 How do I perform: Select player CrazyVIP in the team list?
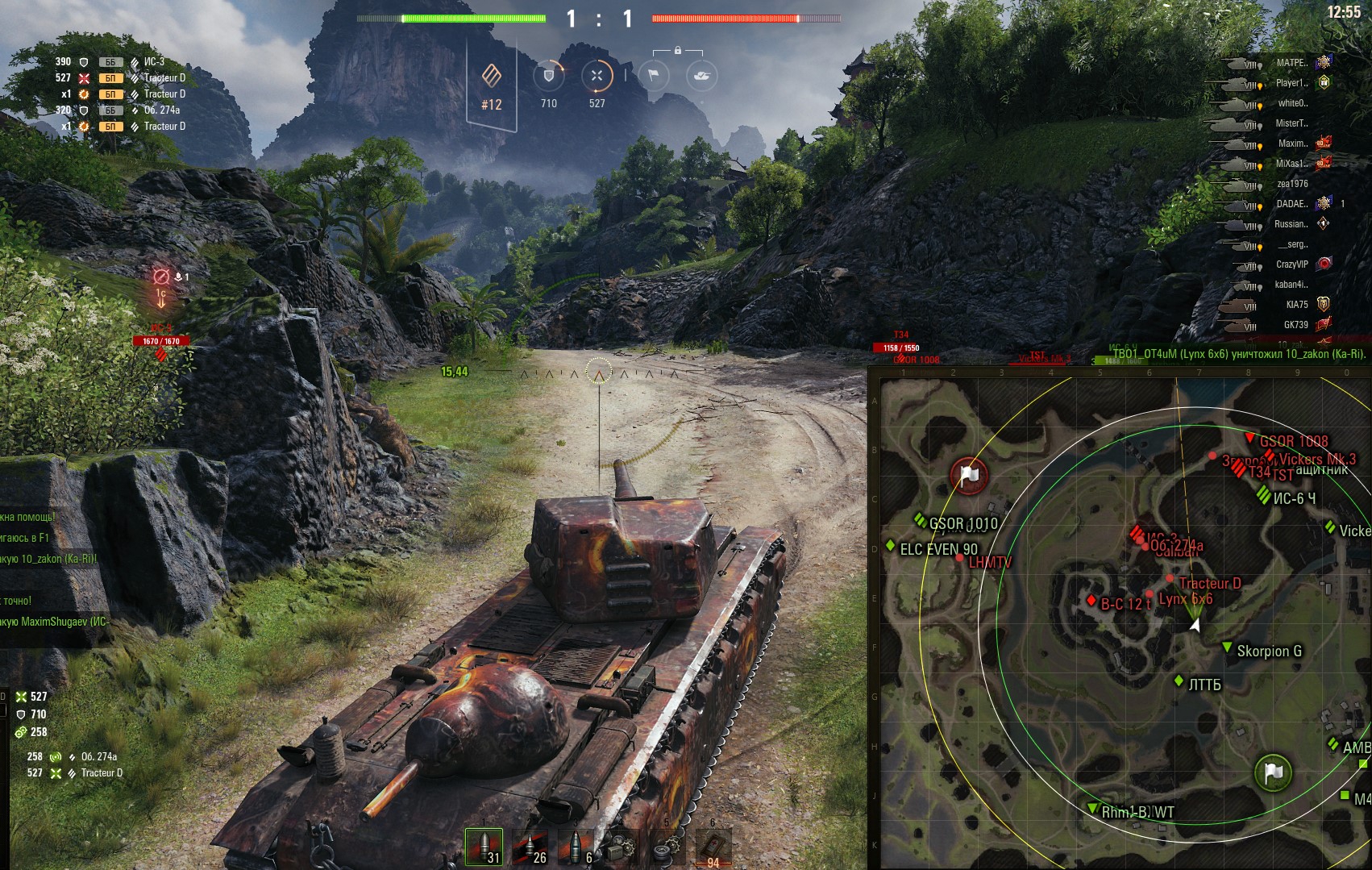pos(1291,264)
